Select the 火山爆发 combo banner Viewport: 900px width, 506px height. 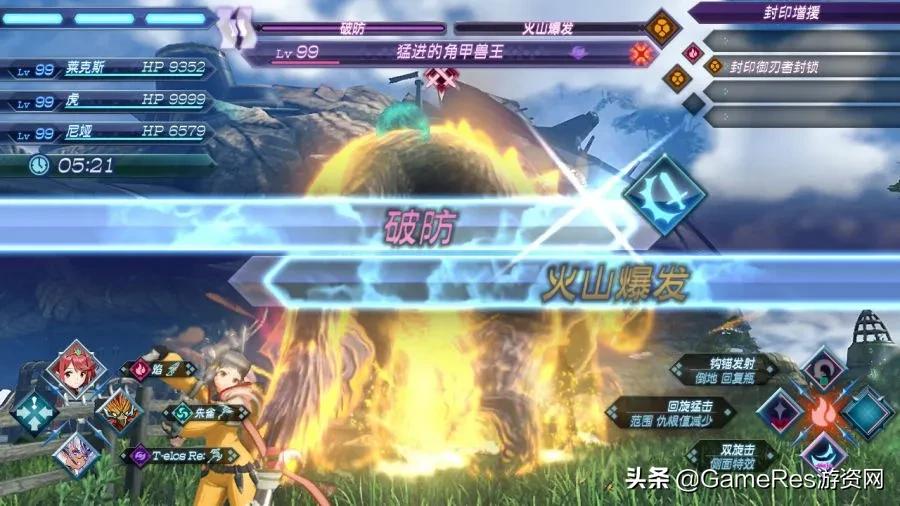tap(615, 284)
